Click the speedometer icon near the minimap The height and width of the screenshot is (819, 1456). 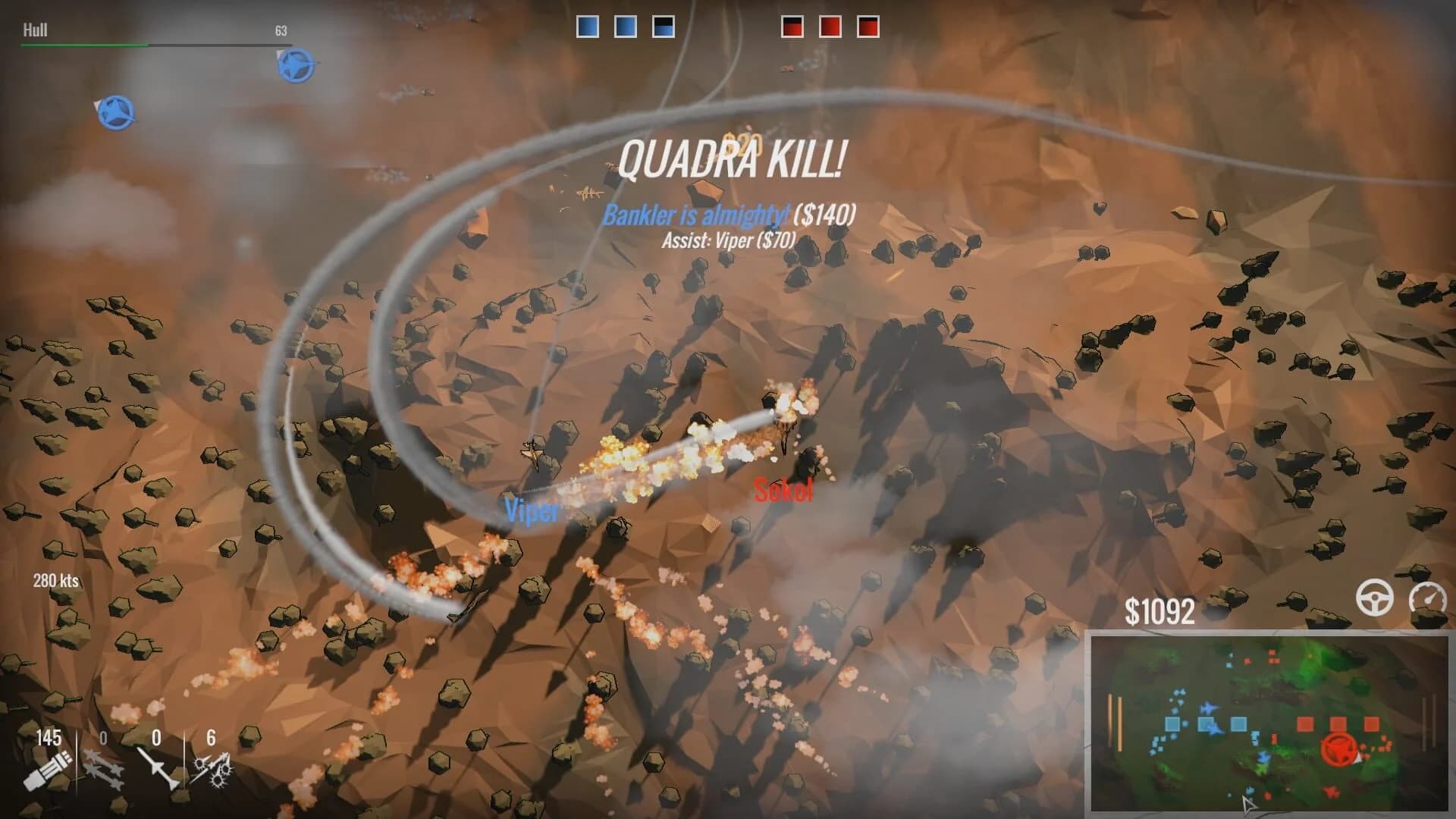point(1429,599)
